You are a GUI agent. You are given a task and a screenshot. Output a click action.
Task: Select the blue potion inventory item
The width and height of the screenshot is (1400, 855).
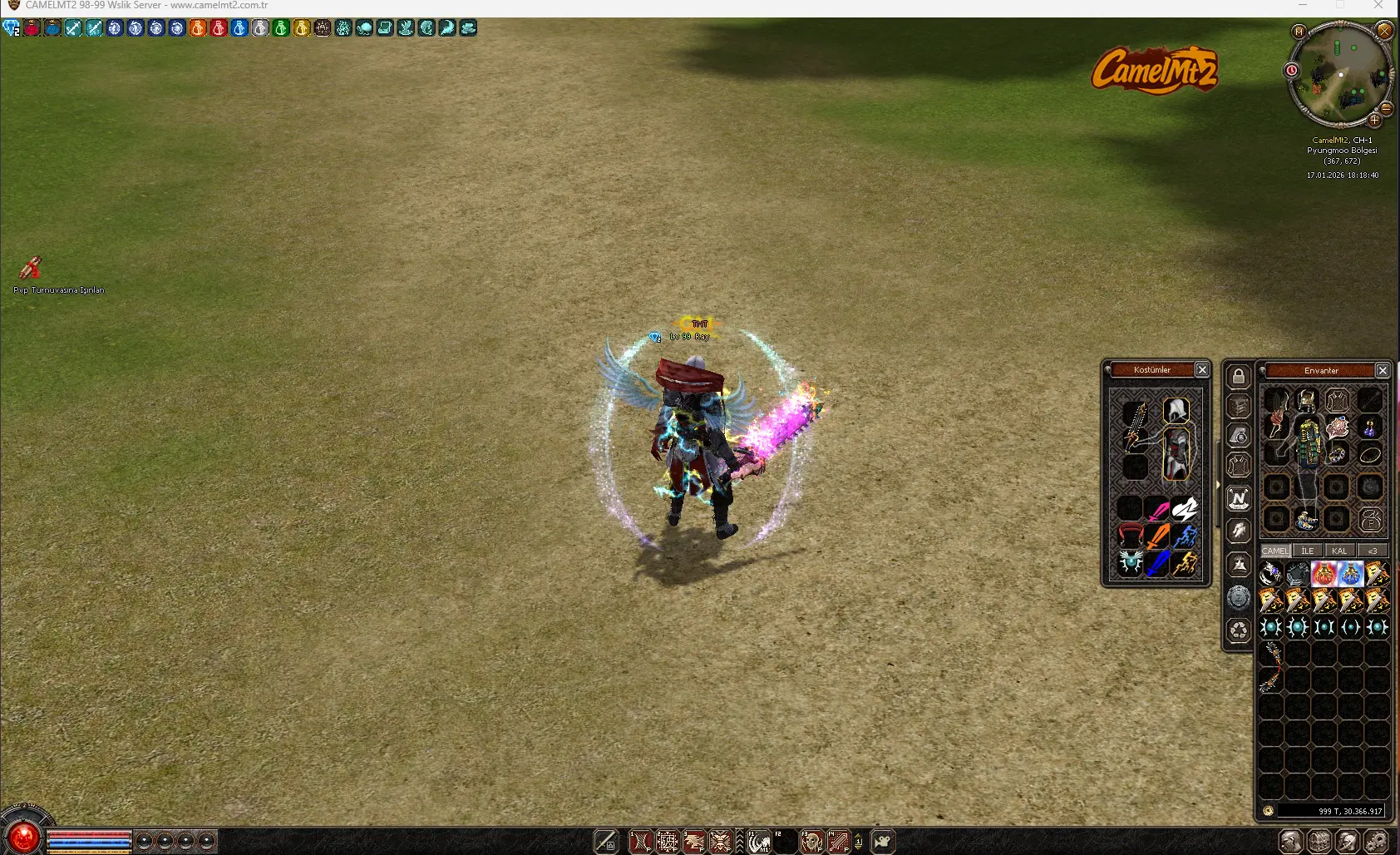(x=1350, y=573)
